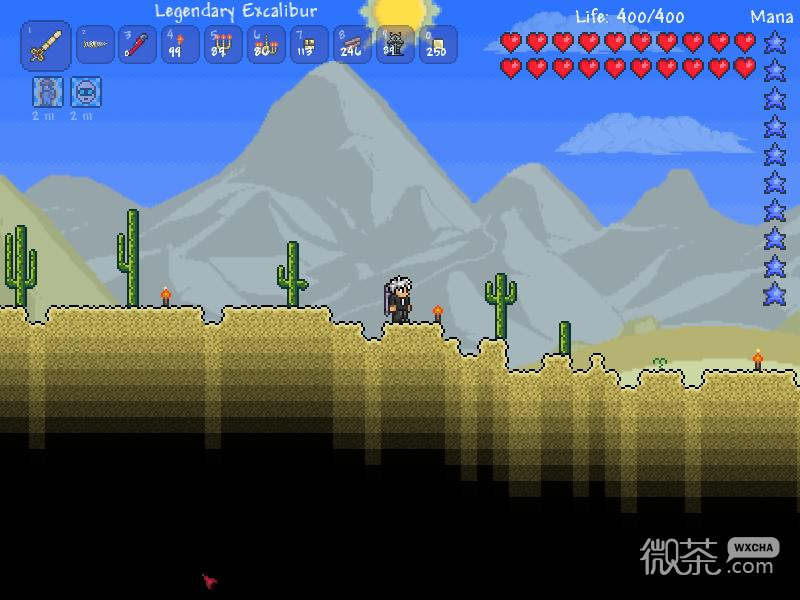Choose the sand block stack of 250

[x=438, y=45]
